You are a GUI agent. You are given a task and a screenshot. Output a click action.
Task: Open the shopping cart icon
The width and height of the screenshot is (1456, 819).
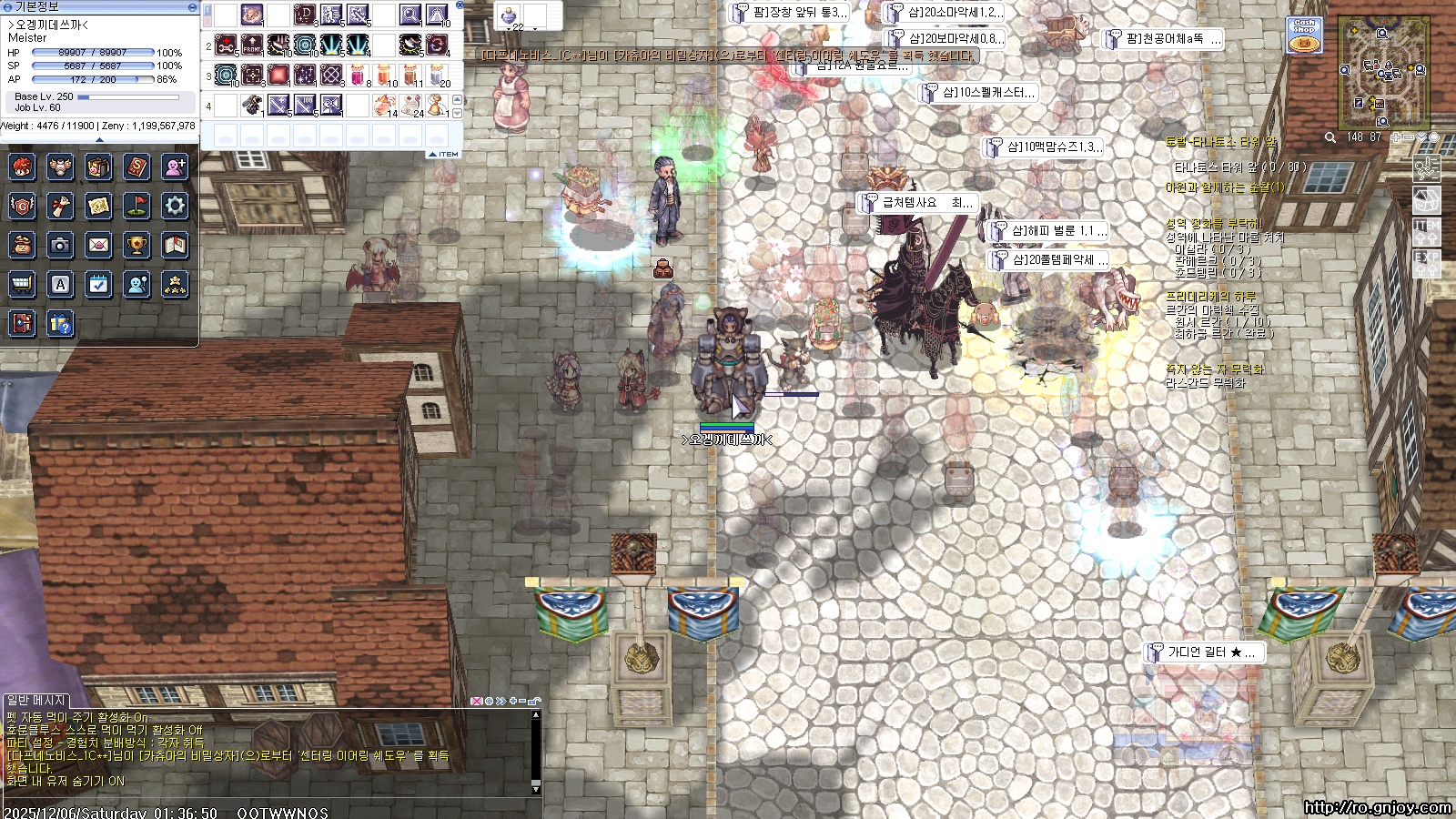22,285
